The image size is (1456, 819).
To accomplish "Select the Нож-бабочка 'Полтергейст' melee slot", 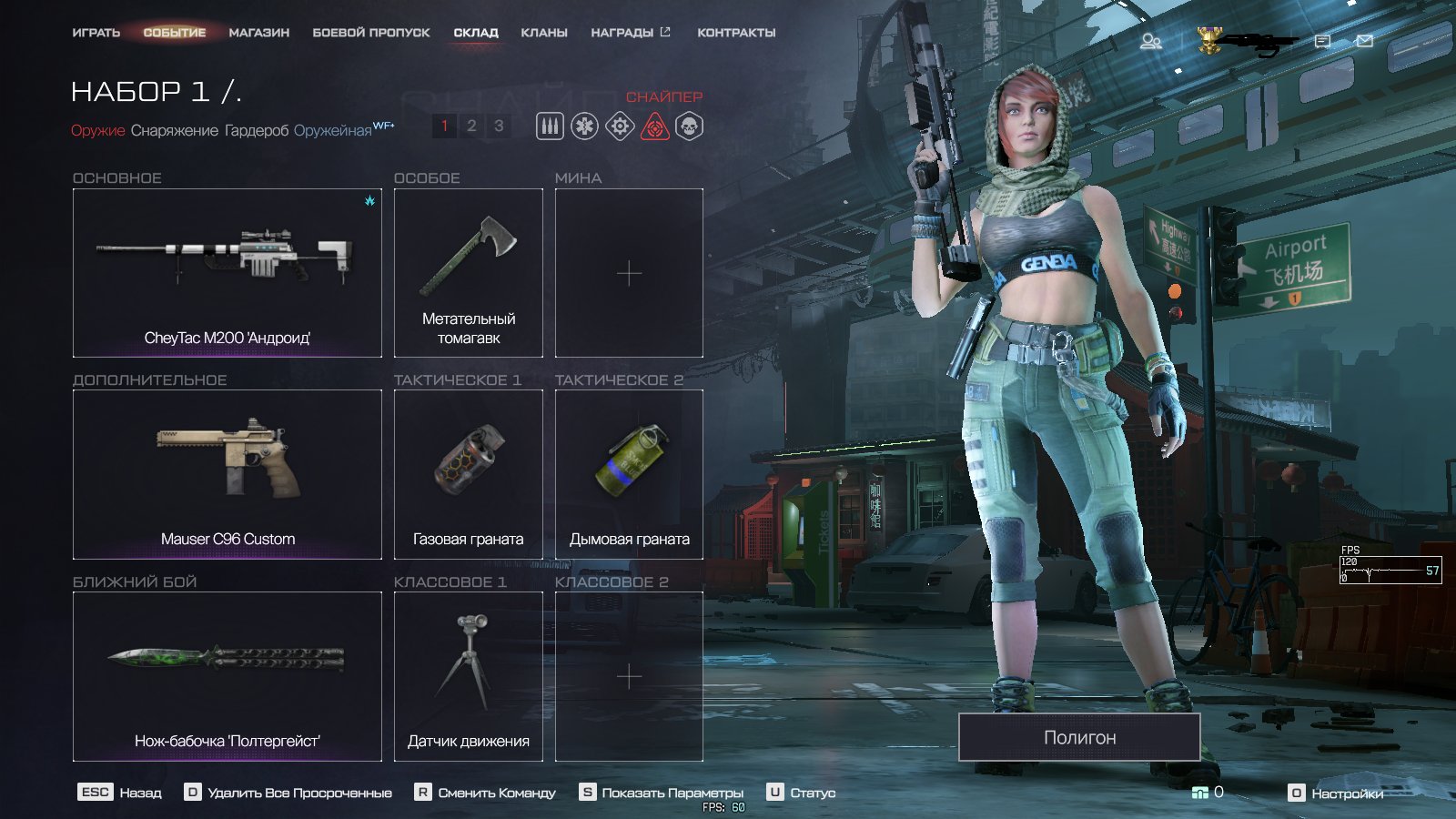I will [227, 676].
